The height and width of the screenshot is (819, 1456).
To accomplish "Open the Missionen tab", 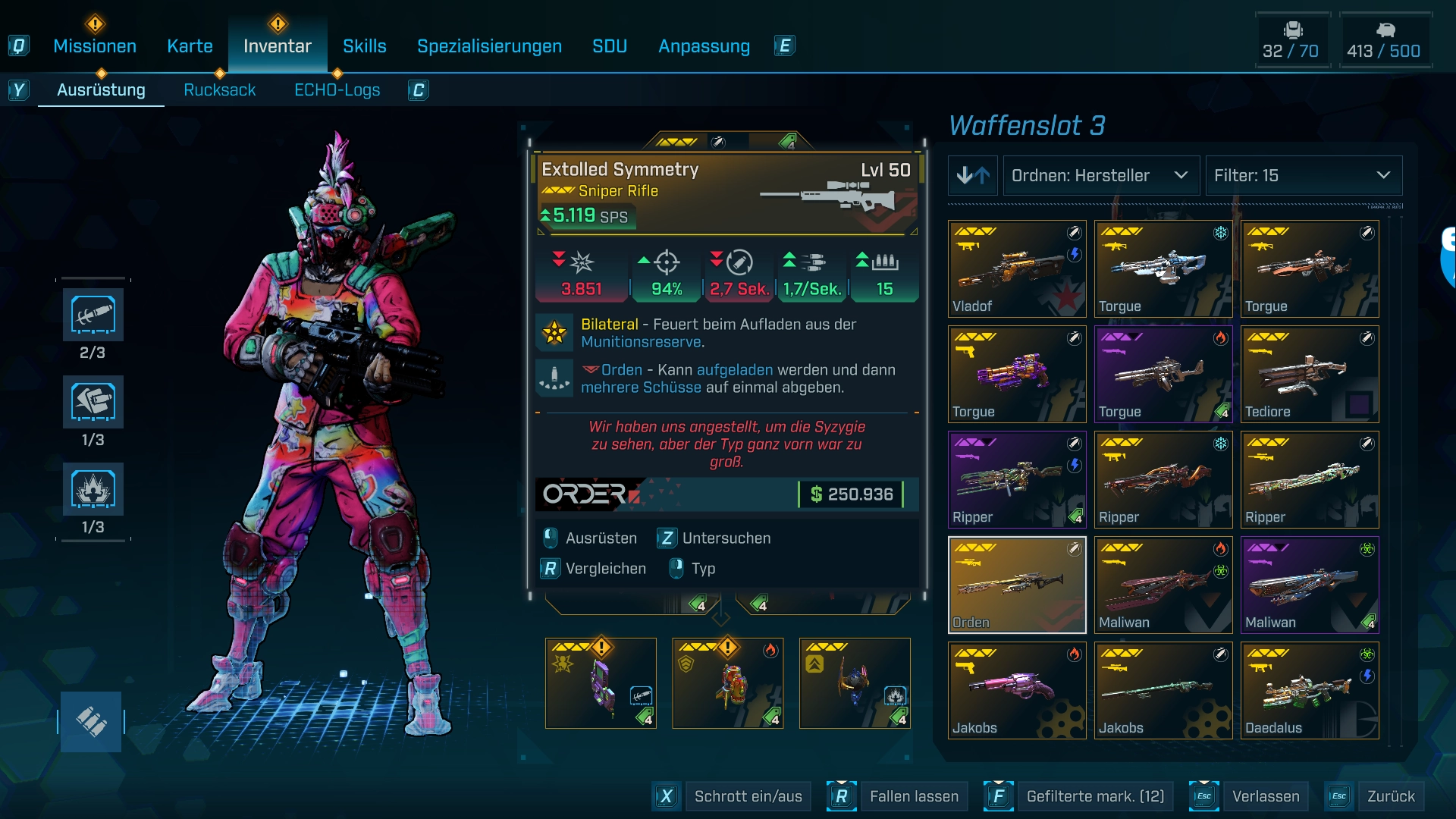I will click(x=95, y=46).
